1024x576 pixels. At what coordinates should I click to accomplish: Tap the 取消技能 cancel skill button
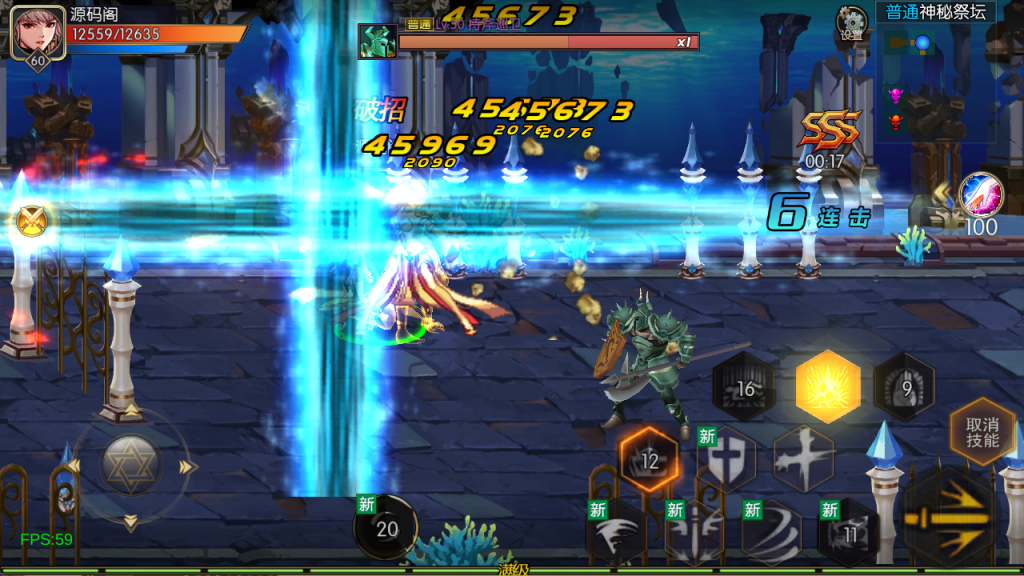[982, 432]
